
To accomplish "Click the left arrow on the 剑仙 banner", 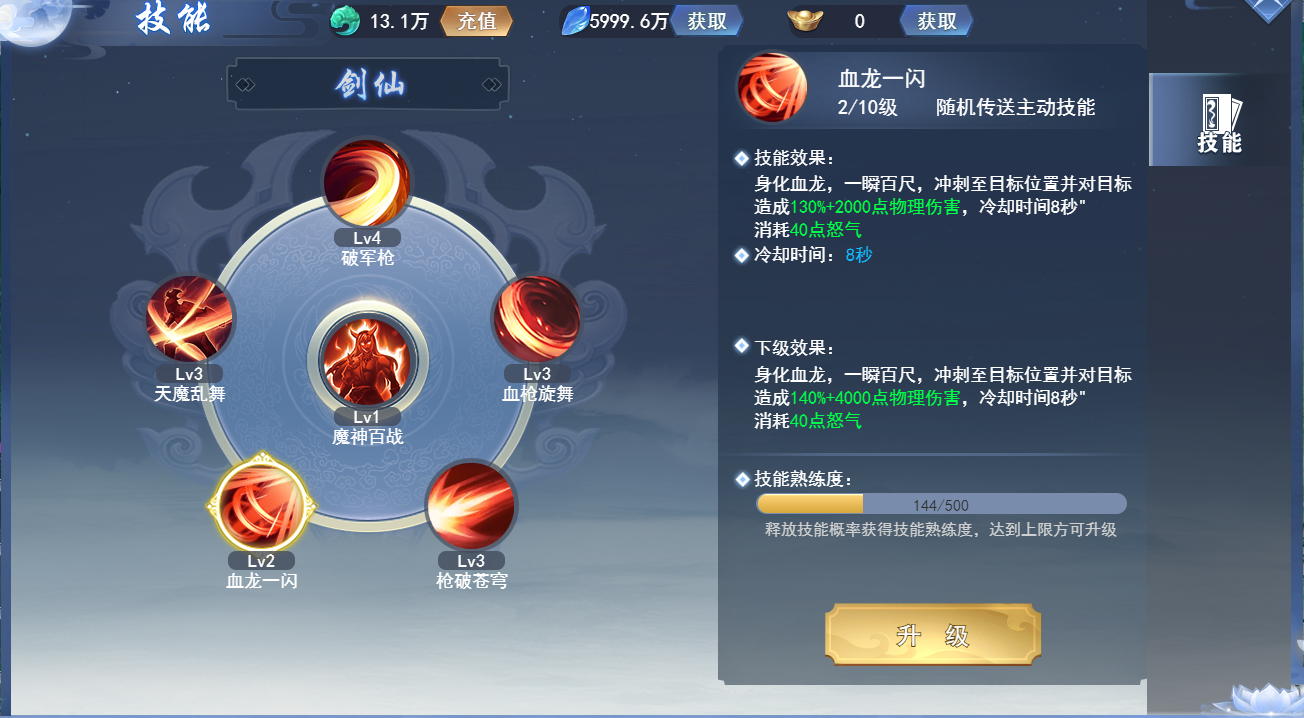I will coord(245,85).
